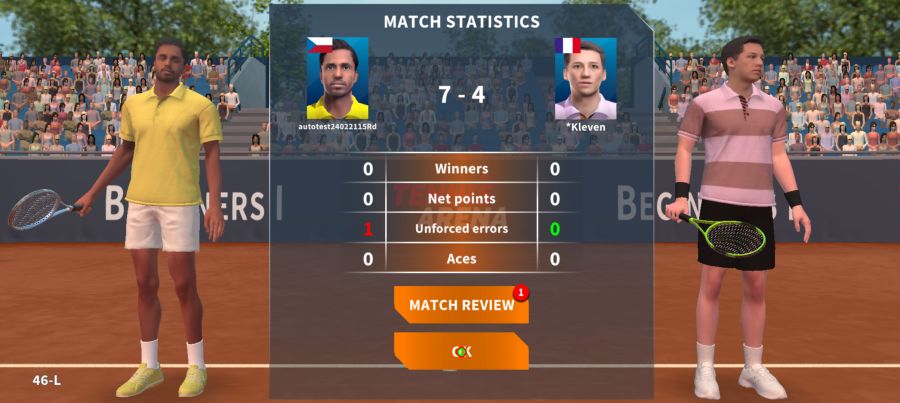Open the Match Review screen
The image size is (900, 403).
click(461, 304)
